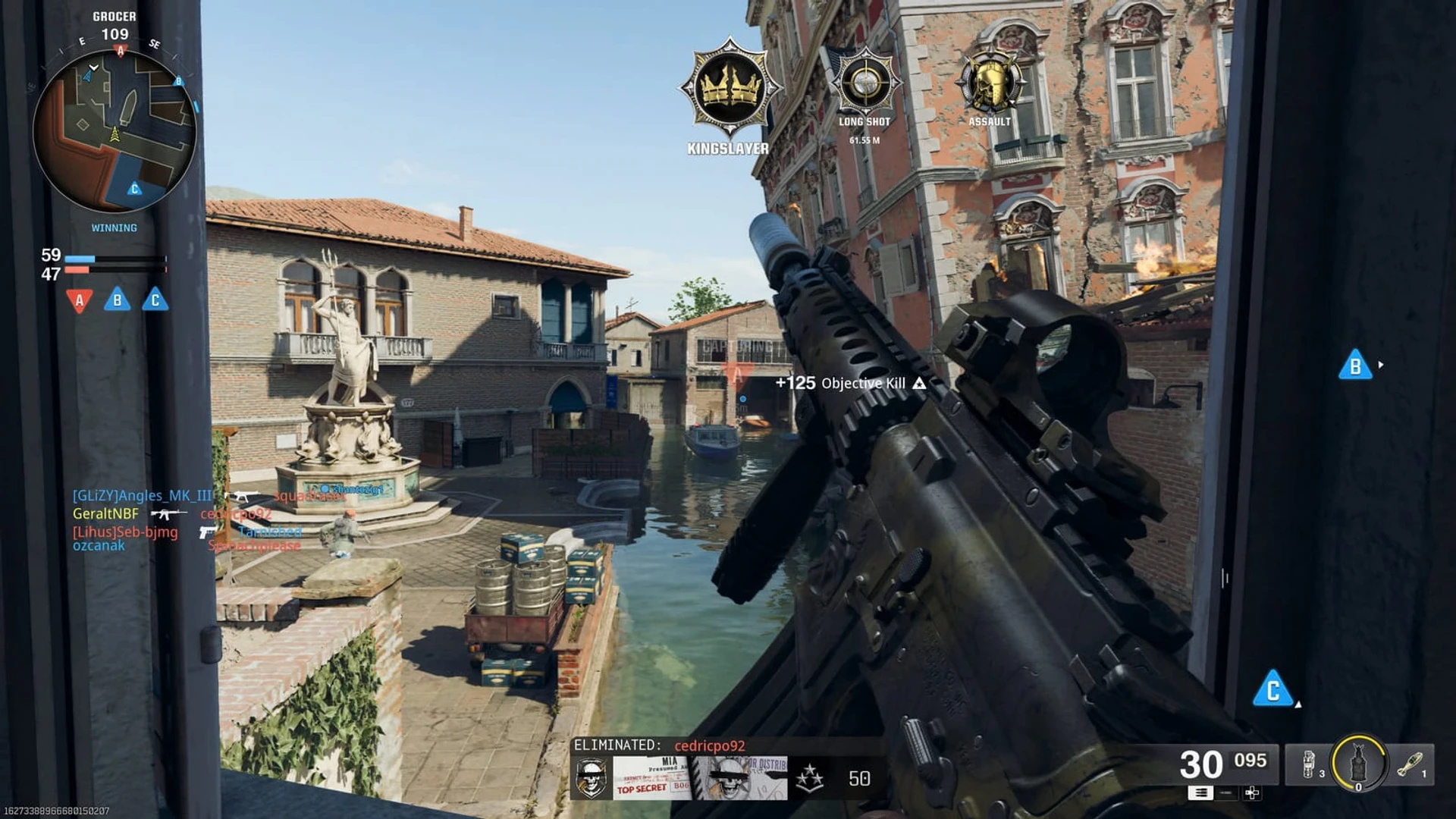Screen dimensions: 1456x819
Task: Select the skull emblem on the player calling card
Action: pyautogui.click(x=592, y=777)
